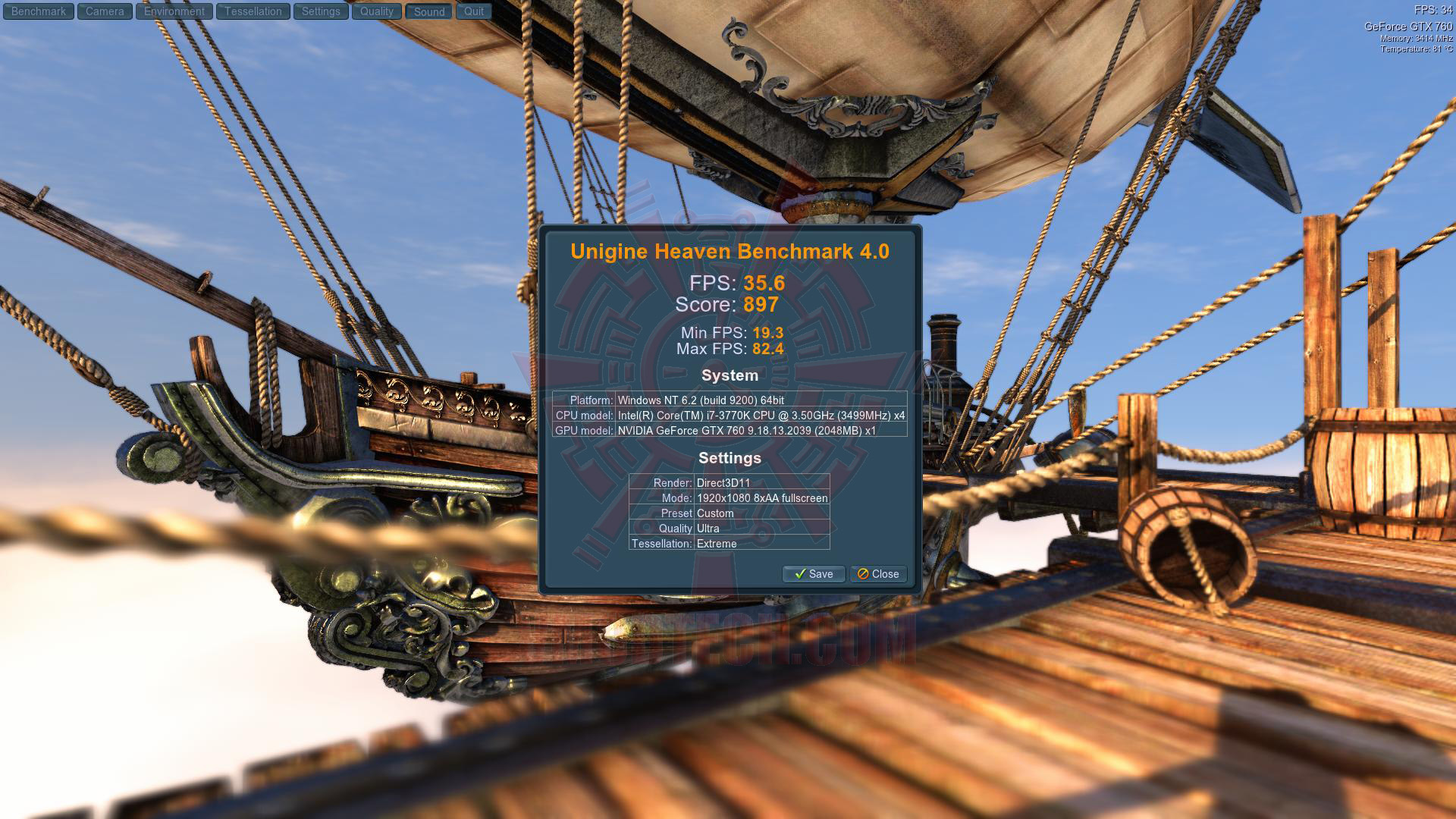
Task: Save the benchmark results
Action: click(x=814, y=574)
